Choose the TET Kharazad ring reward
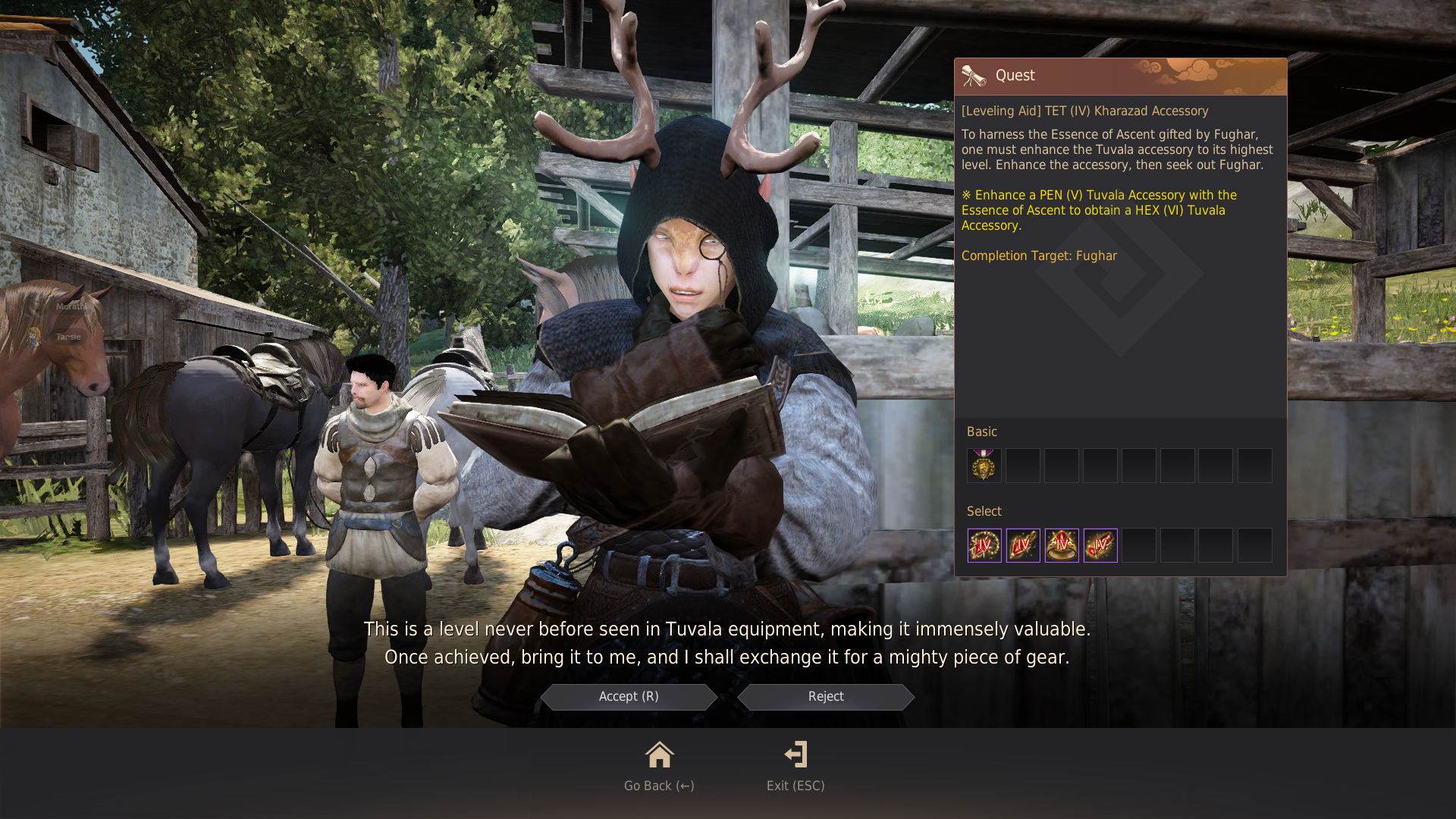This screenshot has width=1456, height=819. pos(1061,545)
